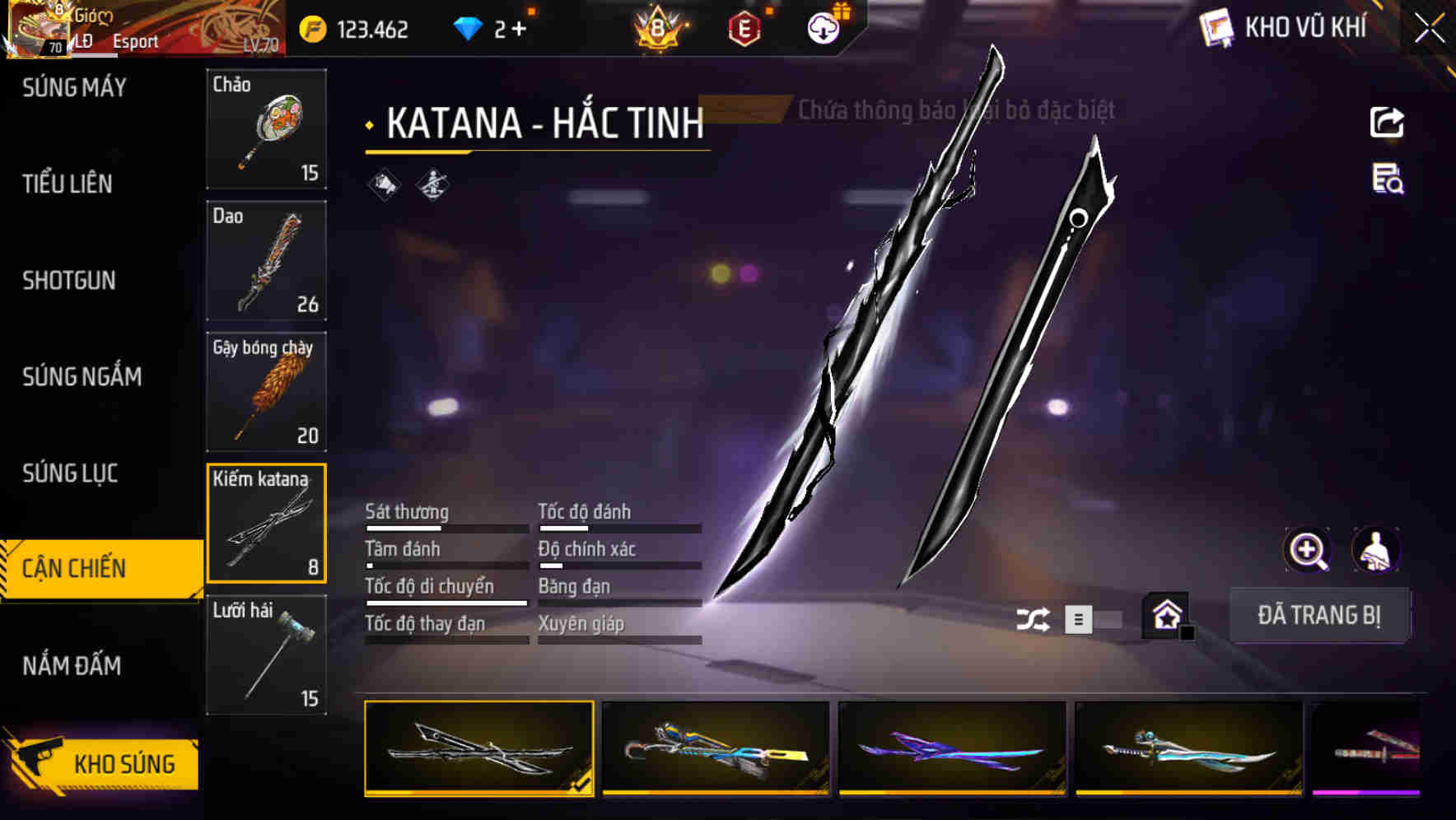
Task: Open the Gậy bóng chày category
Action: [266, 391]
